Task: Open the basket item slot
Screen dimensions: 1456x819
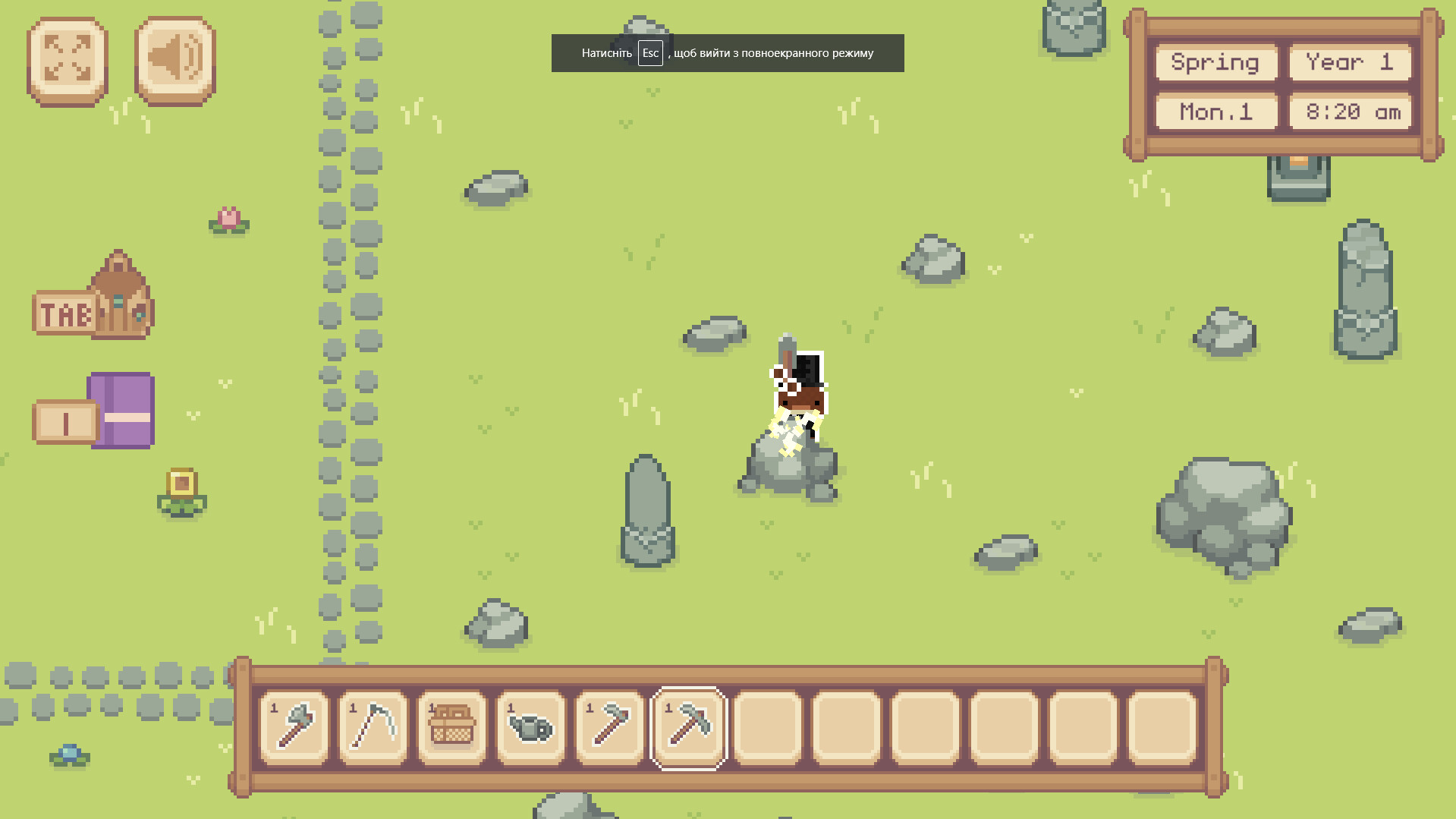Action: point(451,726)
